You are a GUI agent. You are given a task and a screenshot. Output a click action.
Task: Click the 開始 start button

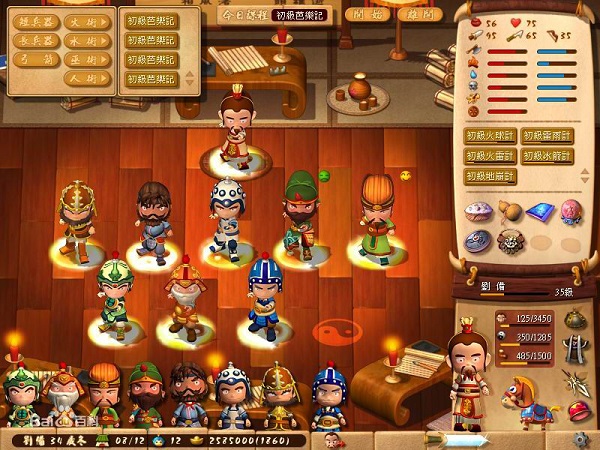(x=367, y=15)
